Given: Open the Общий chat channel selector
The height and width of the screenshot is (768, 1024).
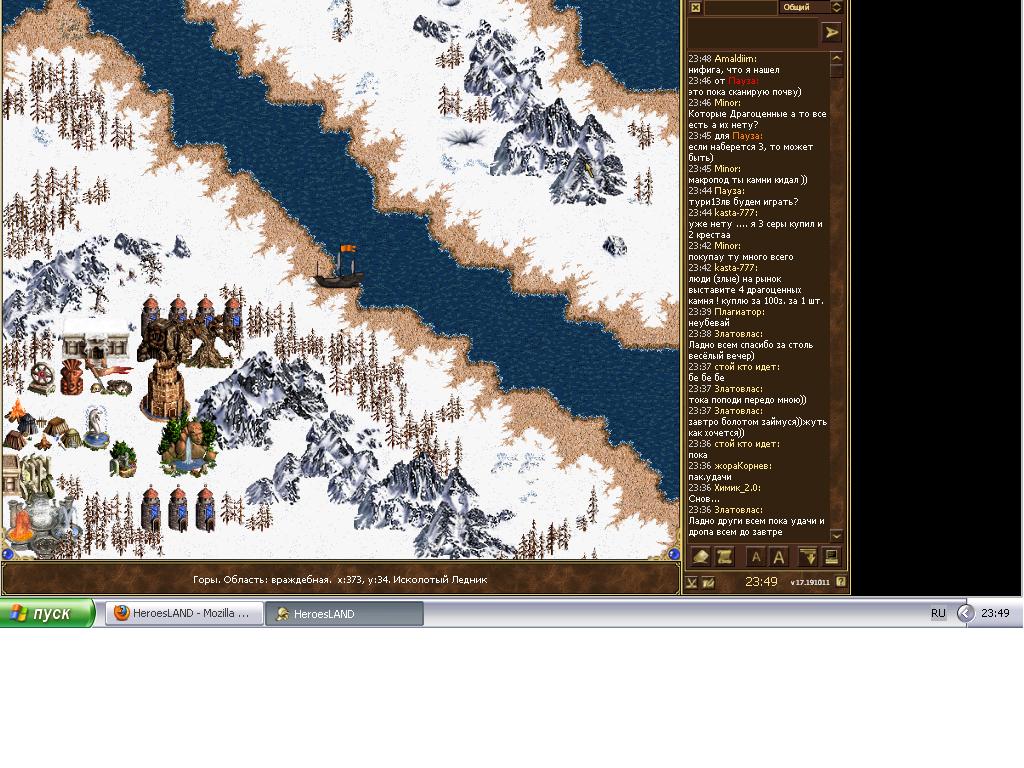Looking at the screenshot, I should pyautogui.click(x=812, y=7).
